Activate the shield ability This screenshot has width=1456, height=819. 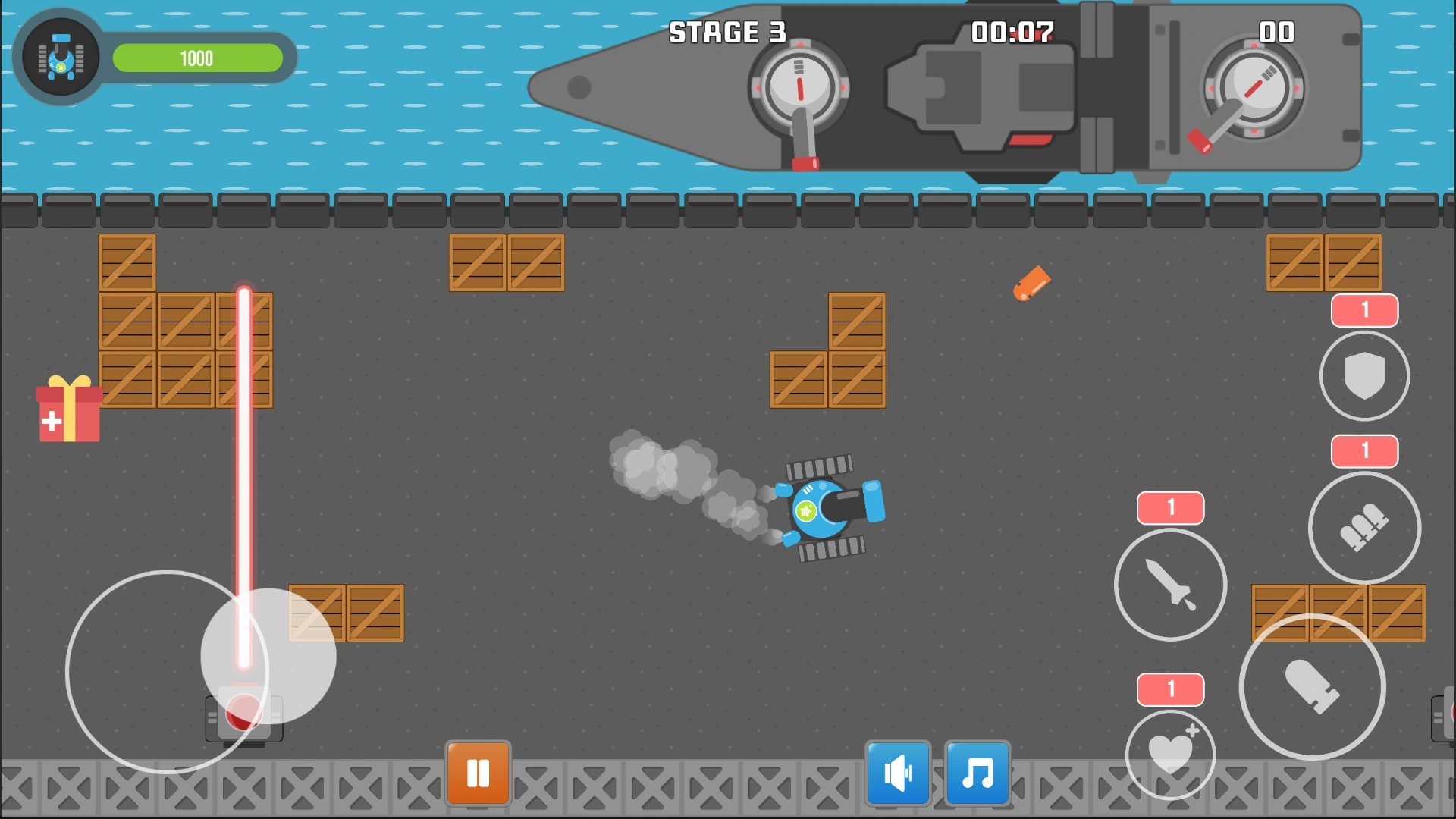pyautogui.click(x=1364, y=375)
